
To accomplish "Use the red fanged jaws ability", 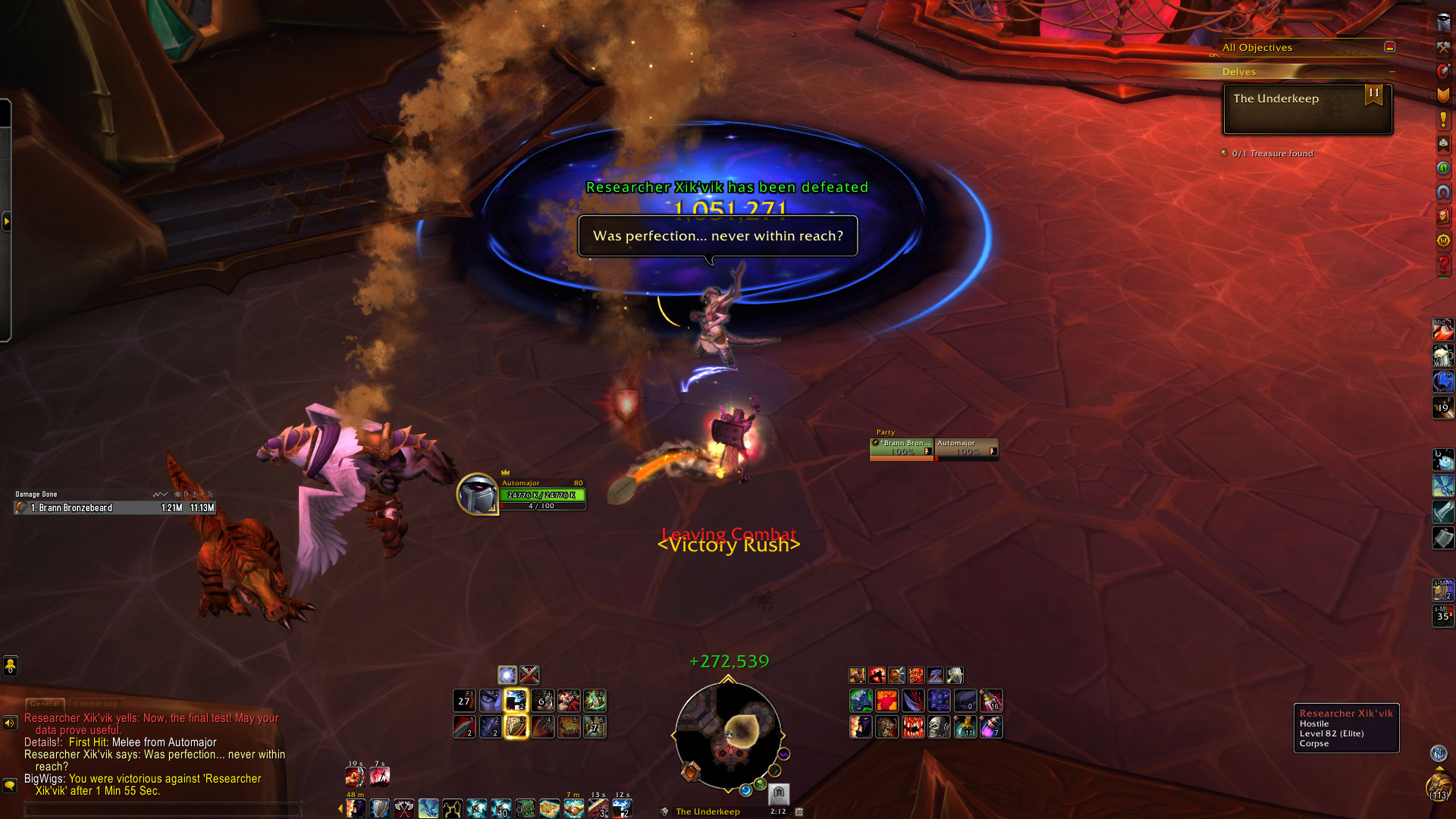I will pyautogui.click(x=913, y=727).
